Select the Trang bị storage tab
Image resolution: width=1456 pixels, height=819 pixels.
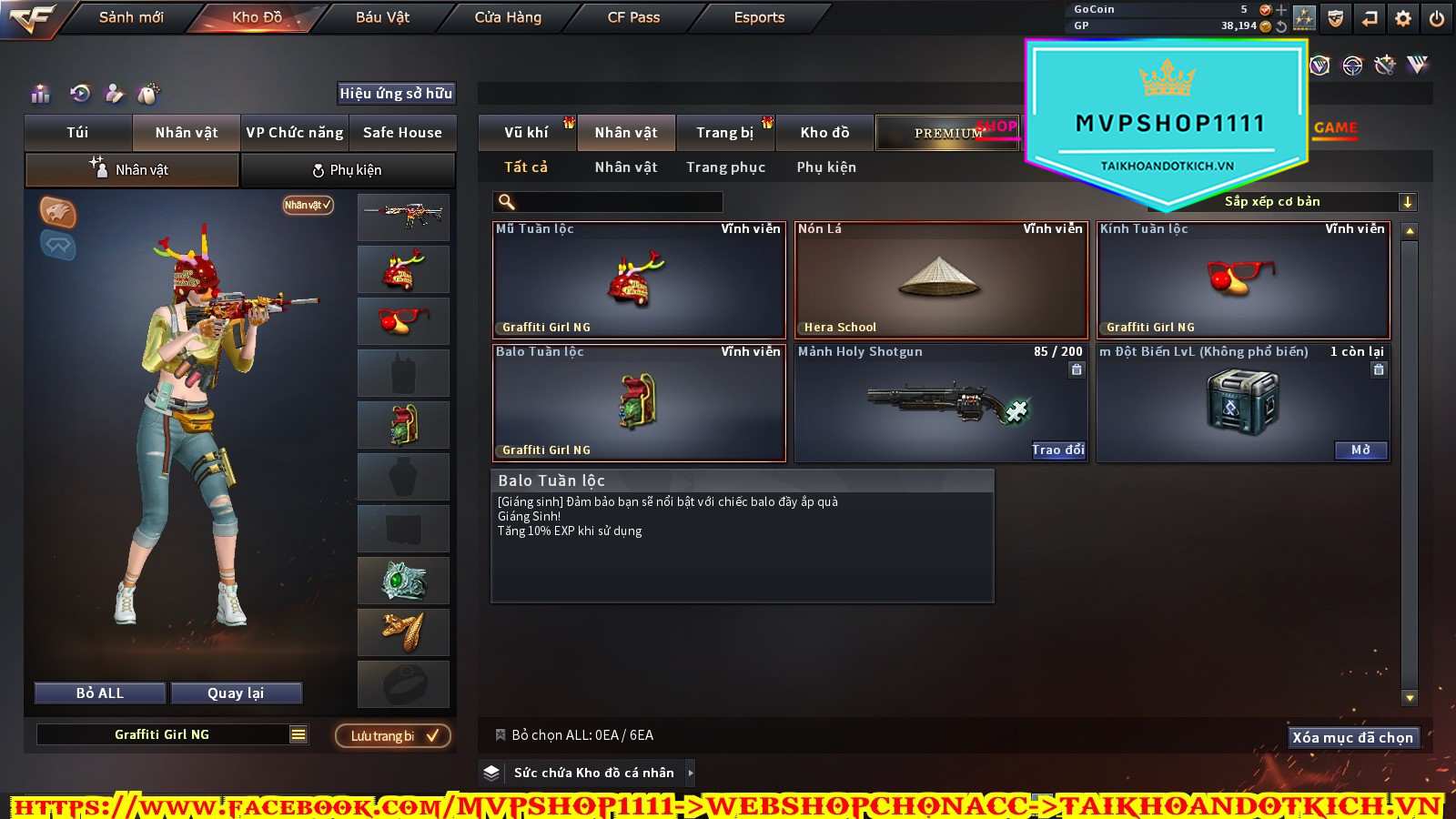pos(724,133)
